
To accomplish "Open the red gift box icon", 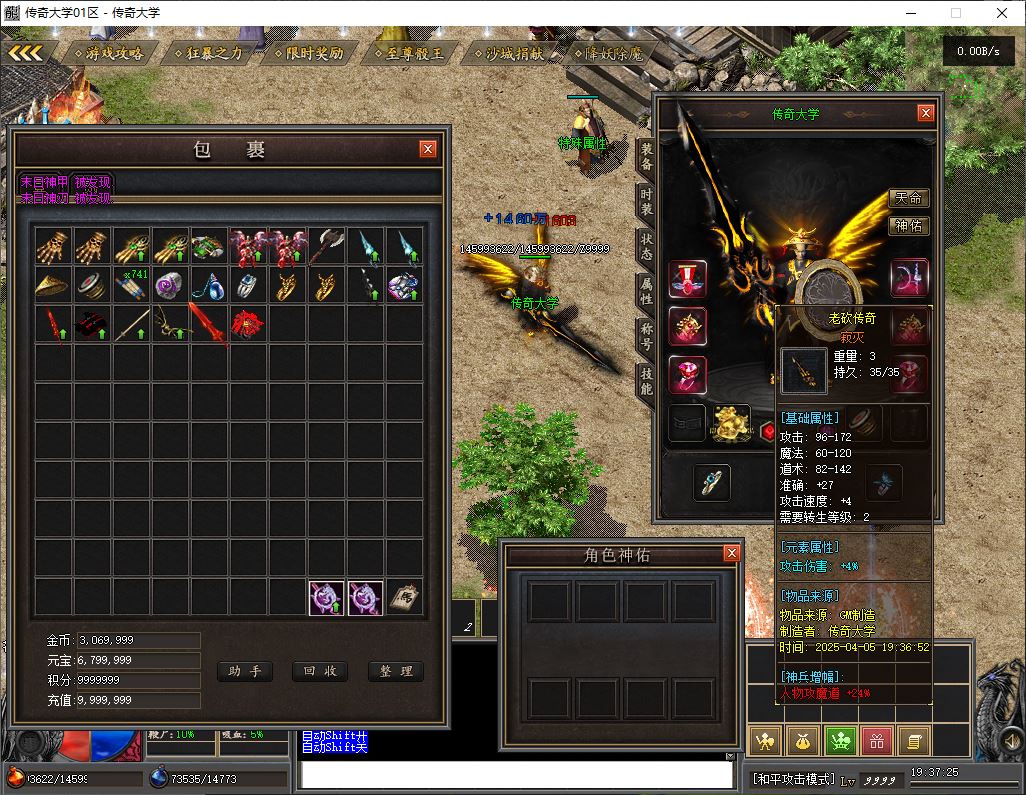I will tap(877, 741).
